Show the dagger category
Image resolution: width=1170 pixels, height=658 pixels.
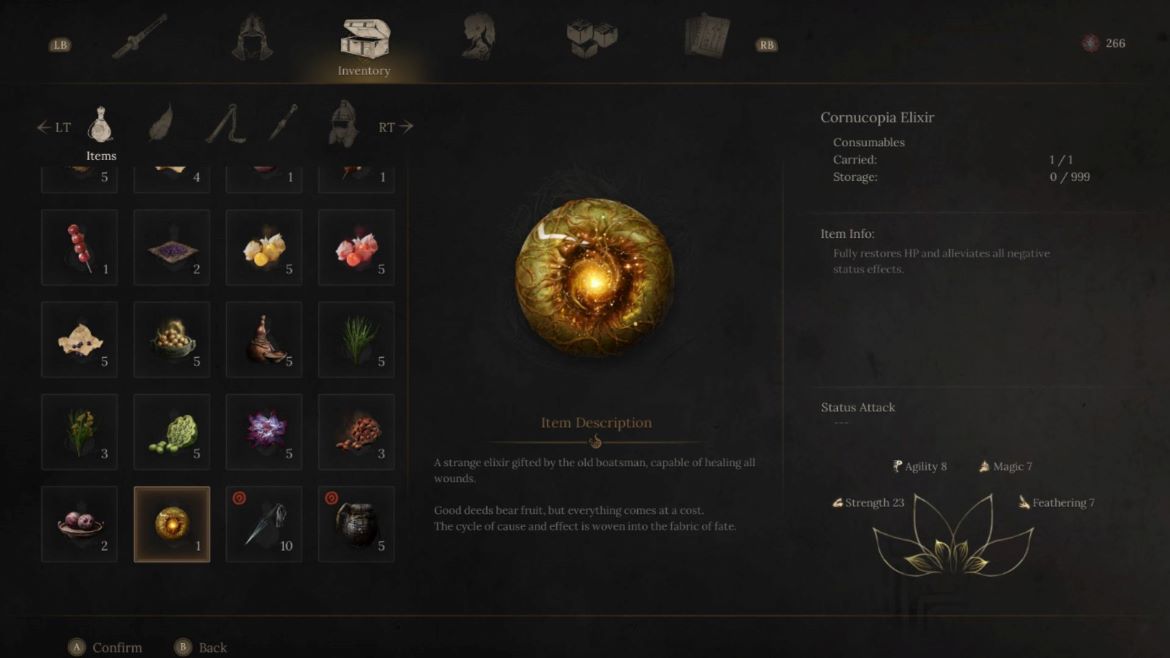coord(283,124)
